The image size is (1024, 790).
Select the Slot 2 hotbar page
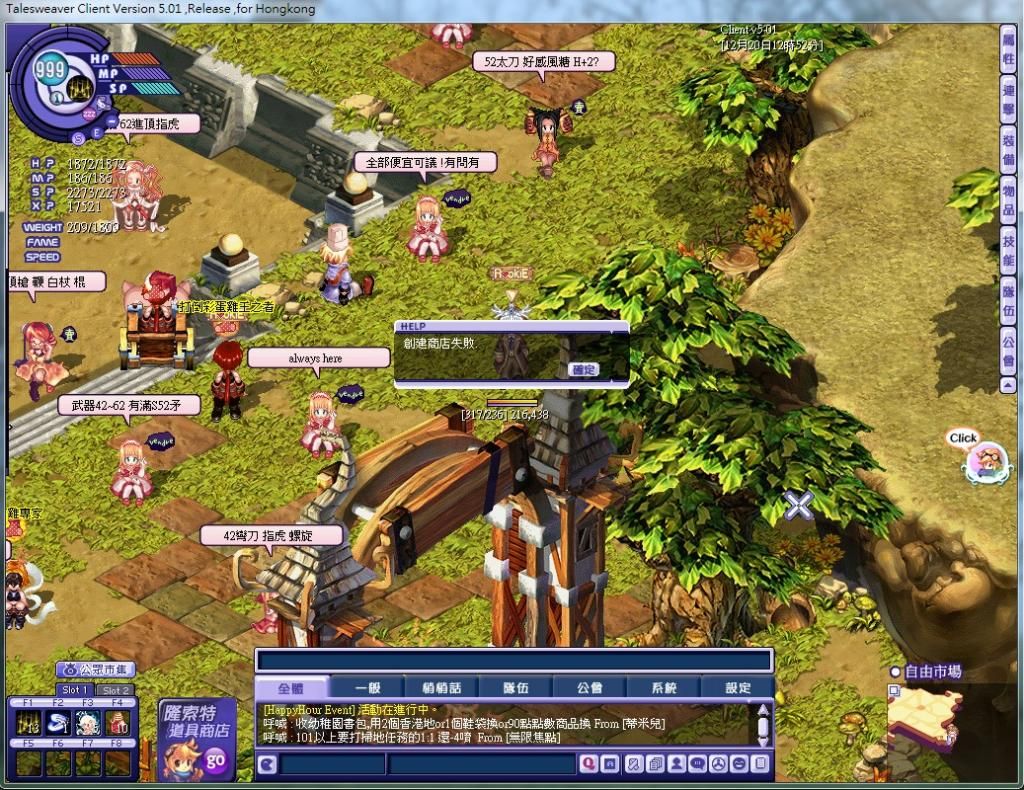click(x=116, y=690)
